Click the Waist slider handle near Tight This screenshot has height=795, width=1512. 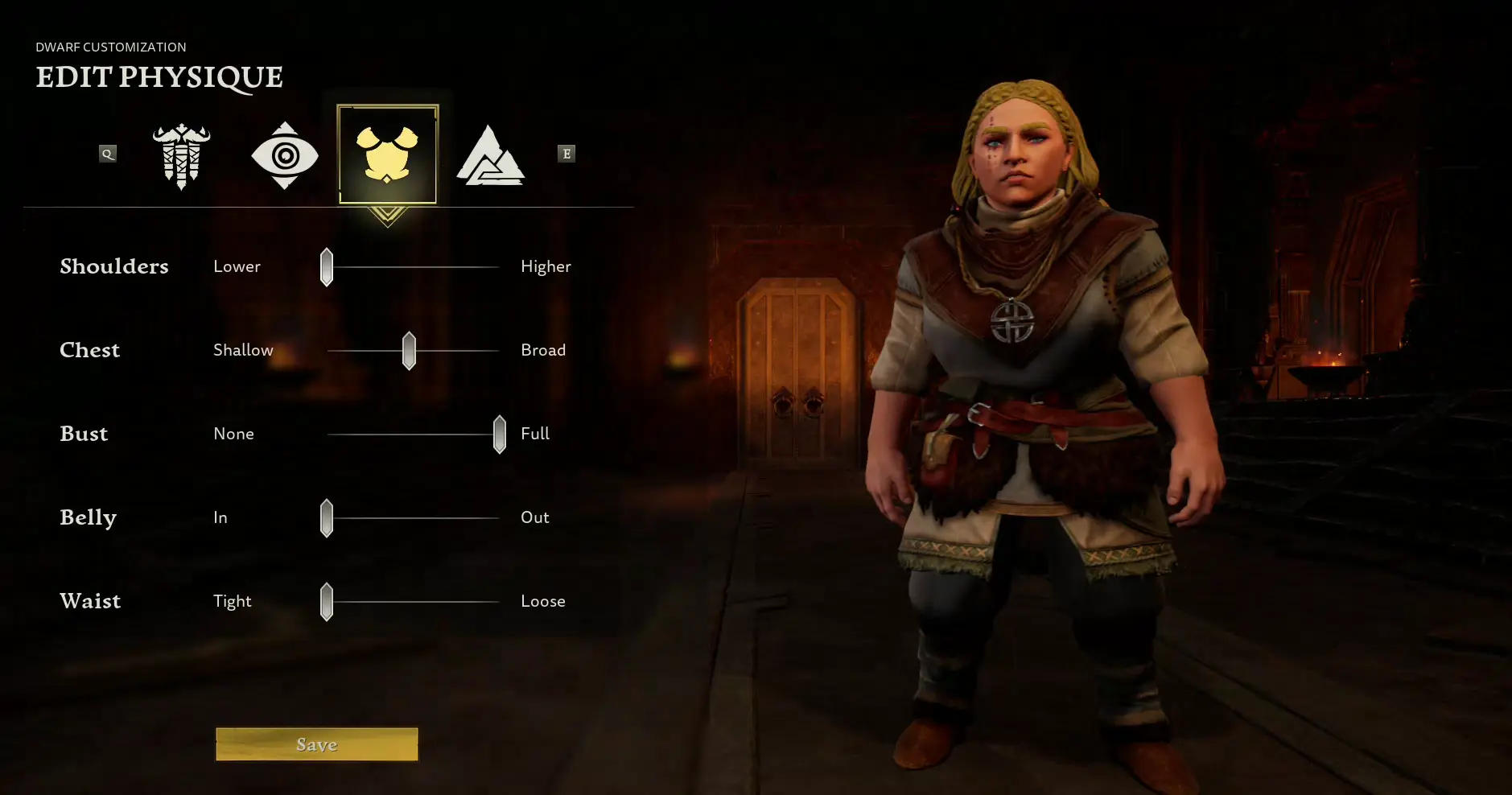click(326, 601)
